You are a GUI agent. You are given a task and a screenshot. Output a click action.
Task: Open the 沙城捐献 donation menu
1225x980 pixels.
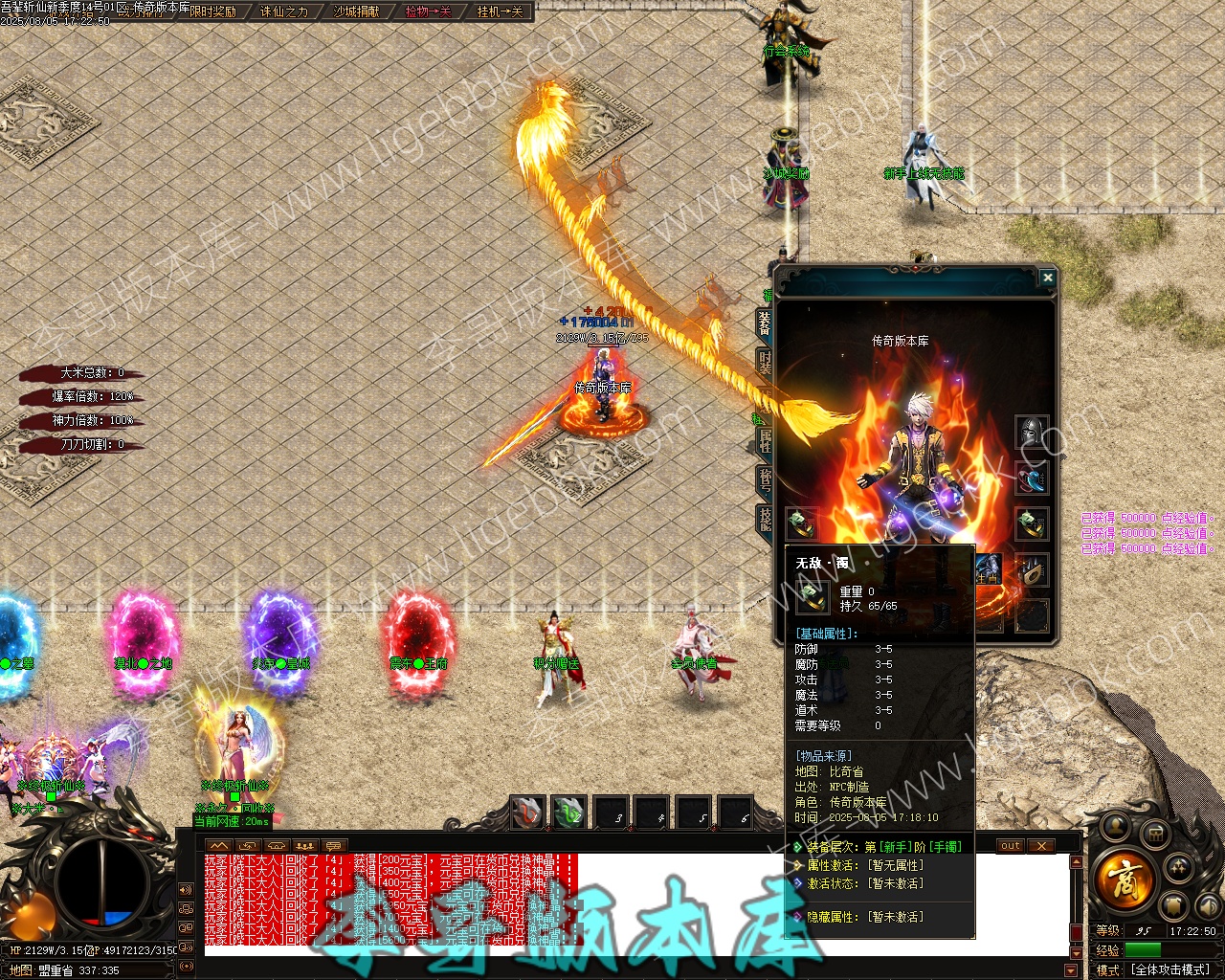[356, 11]
